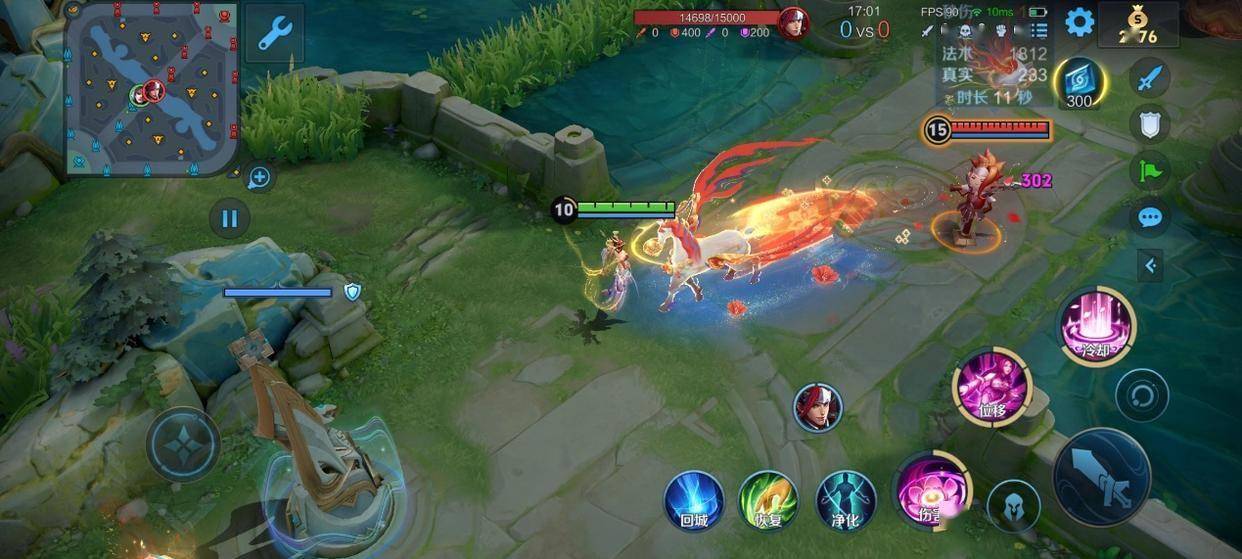Activate the 冷却 ultimate skill

1098,326
